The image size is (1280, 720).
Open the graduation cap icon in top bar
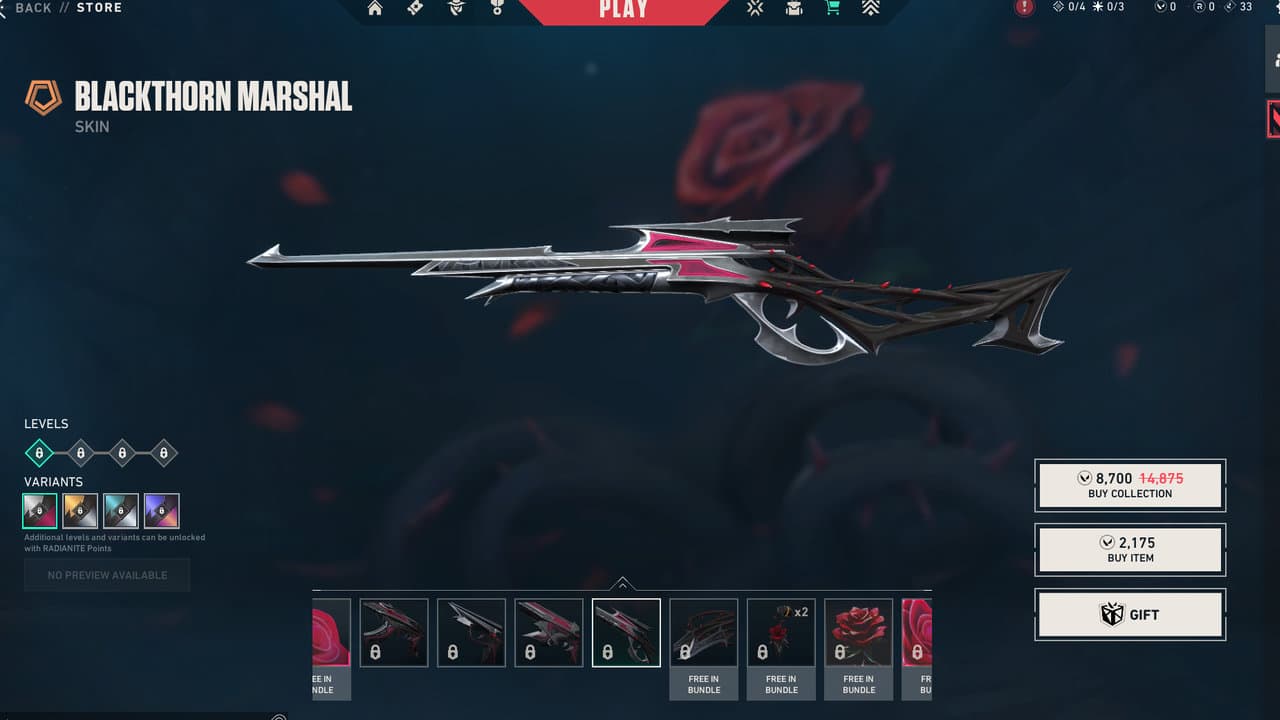(x=794, y=8)
